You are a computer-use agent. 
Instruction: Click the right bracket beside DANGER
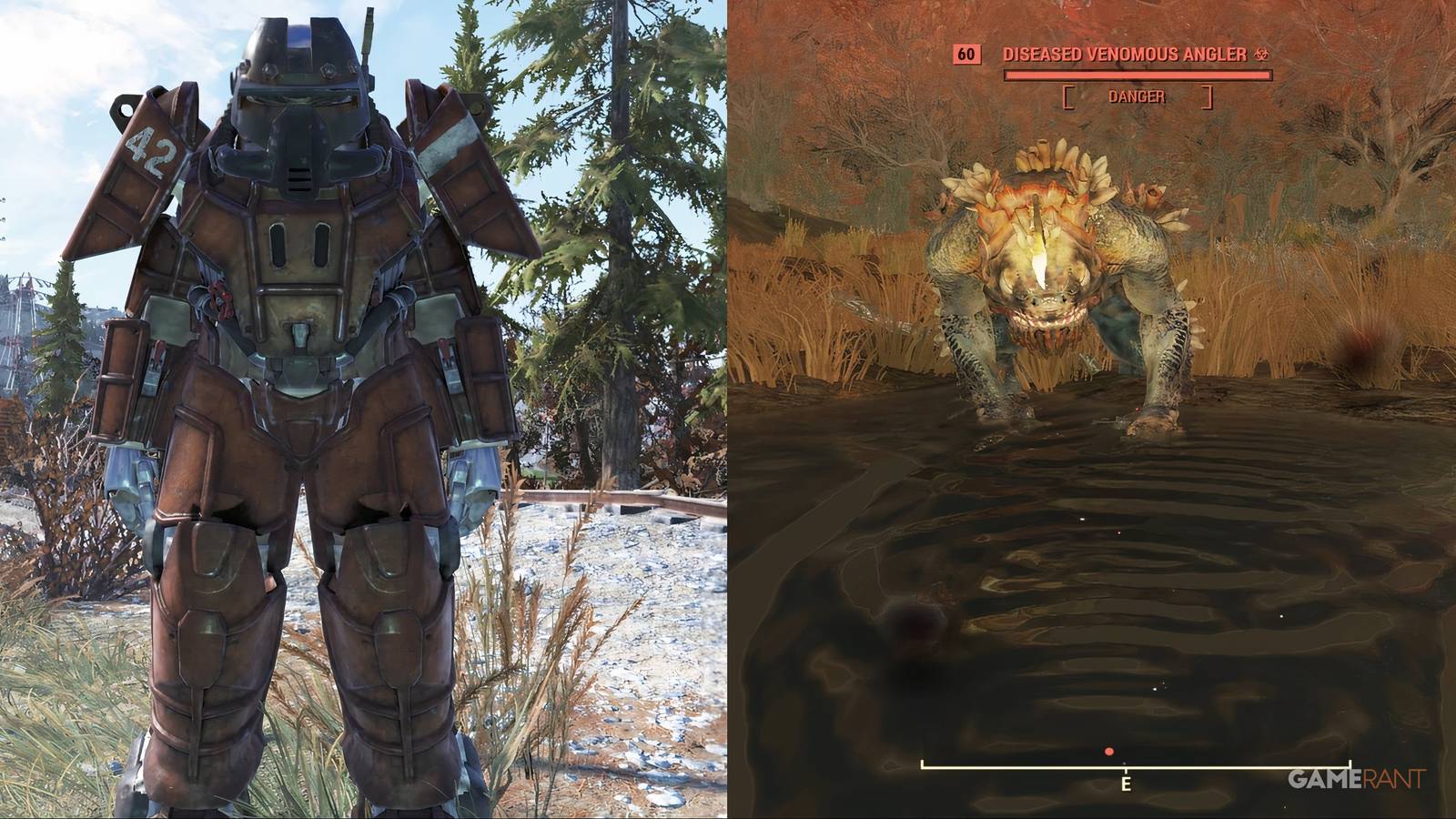1207,97
